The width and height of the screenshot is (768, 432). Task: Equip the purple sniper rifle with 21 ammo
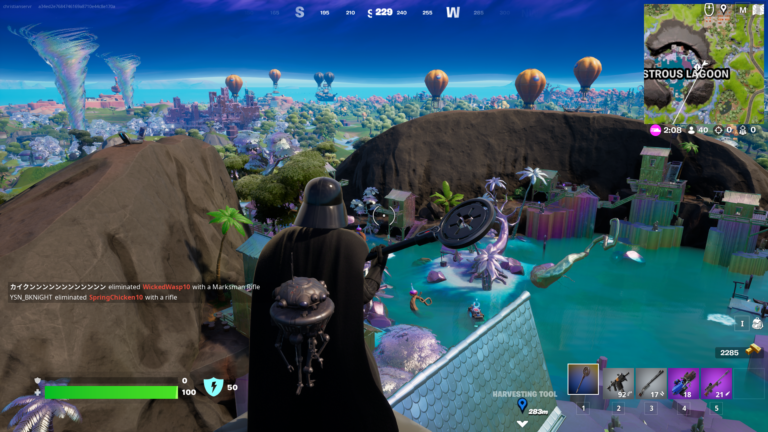717,383
